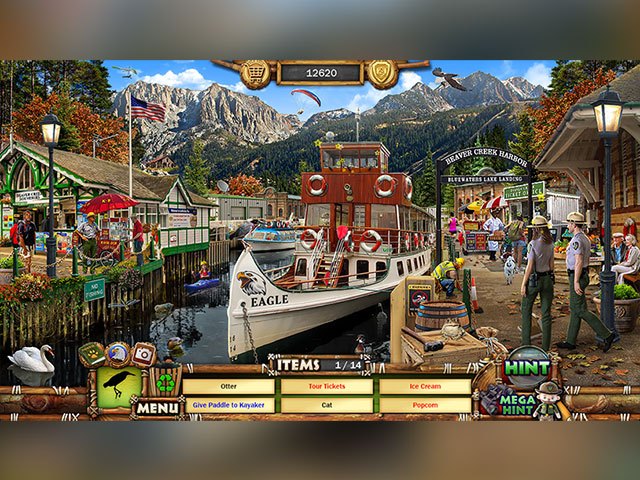640x480 pixels.
Task: Select the Cat list entry
Action: click(326, 405)
